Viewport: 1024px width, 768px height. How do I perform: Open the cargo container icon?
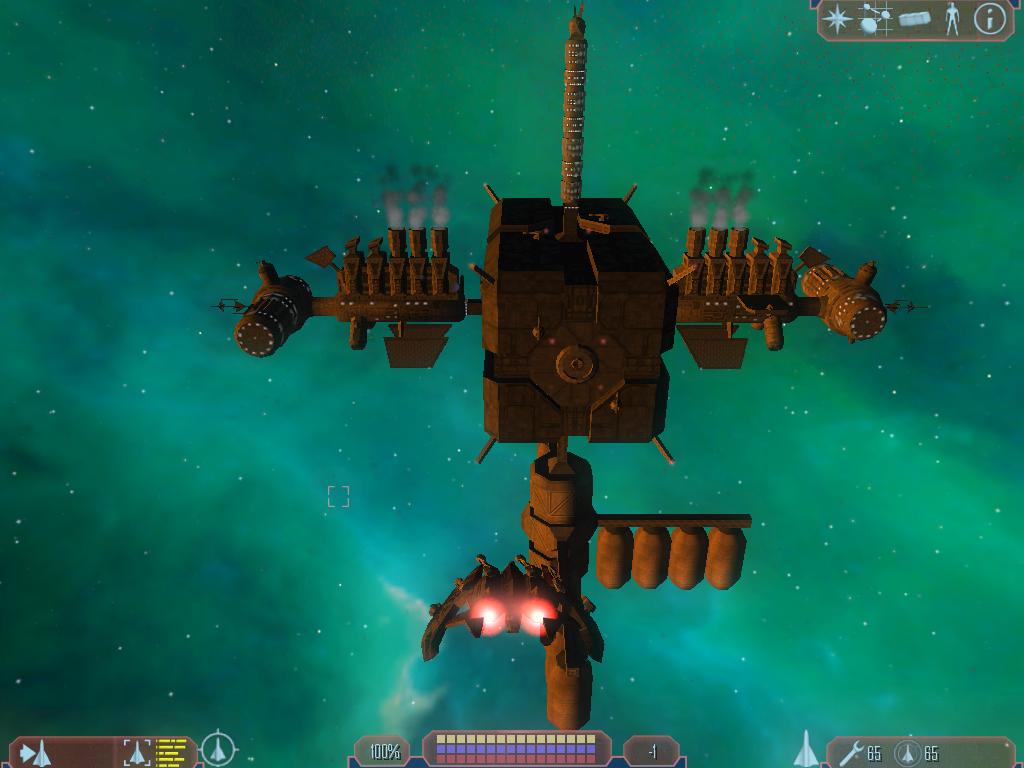(915, 19)
